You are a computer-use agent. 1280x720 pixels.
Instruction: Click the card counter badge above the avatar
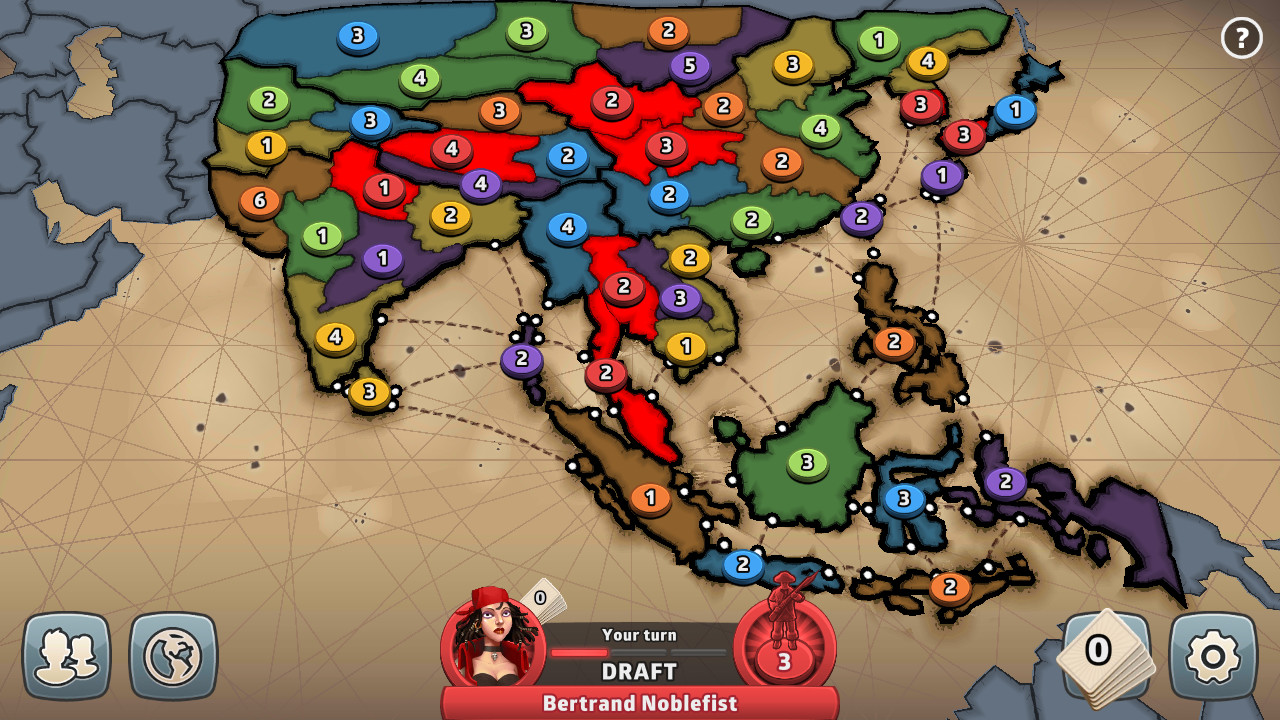[x=538, y=597]
